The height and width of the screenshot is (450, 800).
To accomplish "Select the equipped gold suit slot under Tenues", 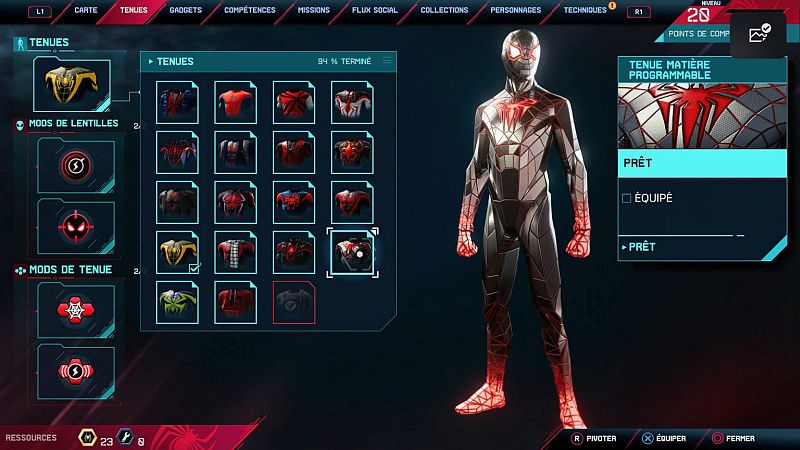I will point(72,85).
